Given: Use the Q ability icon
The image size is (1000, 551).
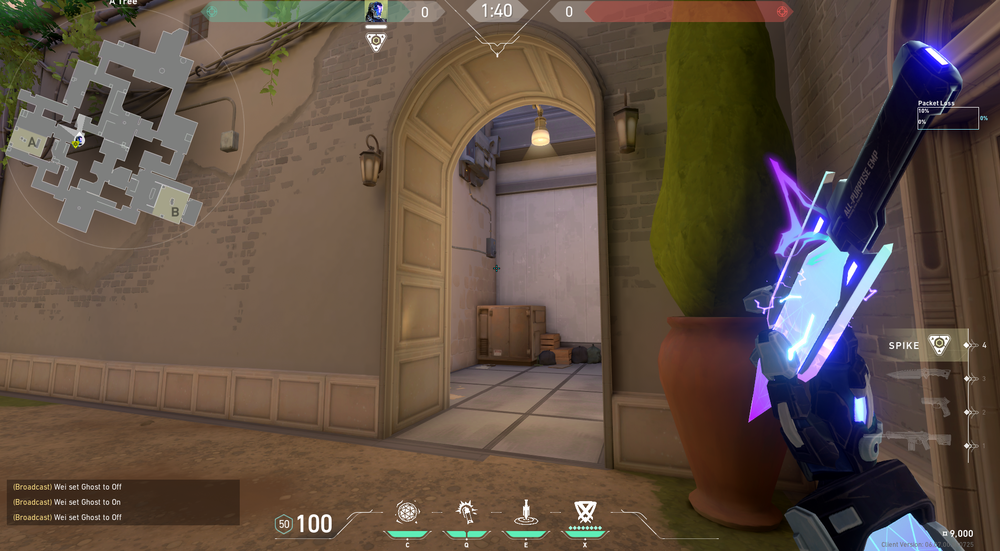Looking at the screenshot, I should tap(465, 513).
